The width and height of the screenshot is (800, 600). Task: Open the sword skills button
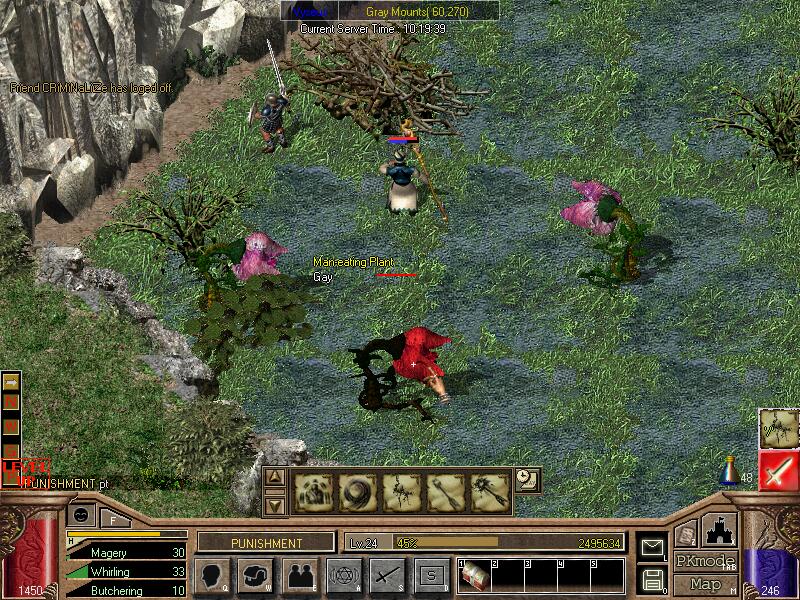tap(387, 575)
